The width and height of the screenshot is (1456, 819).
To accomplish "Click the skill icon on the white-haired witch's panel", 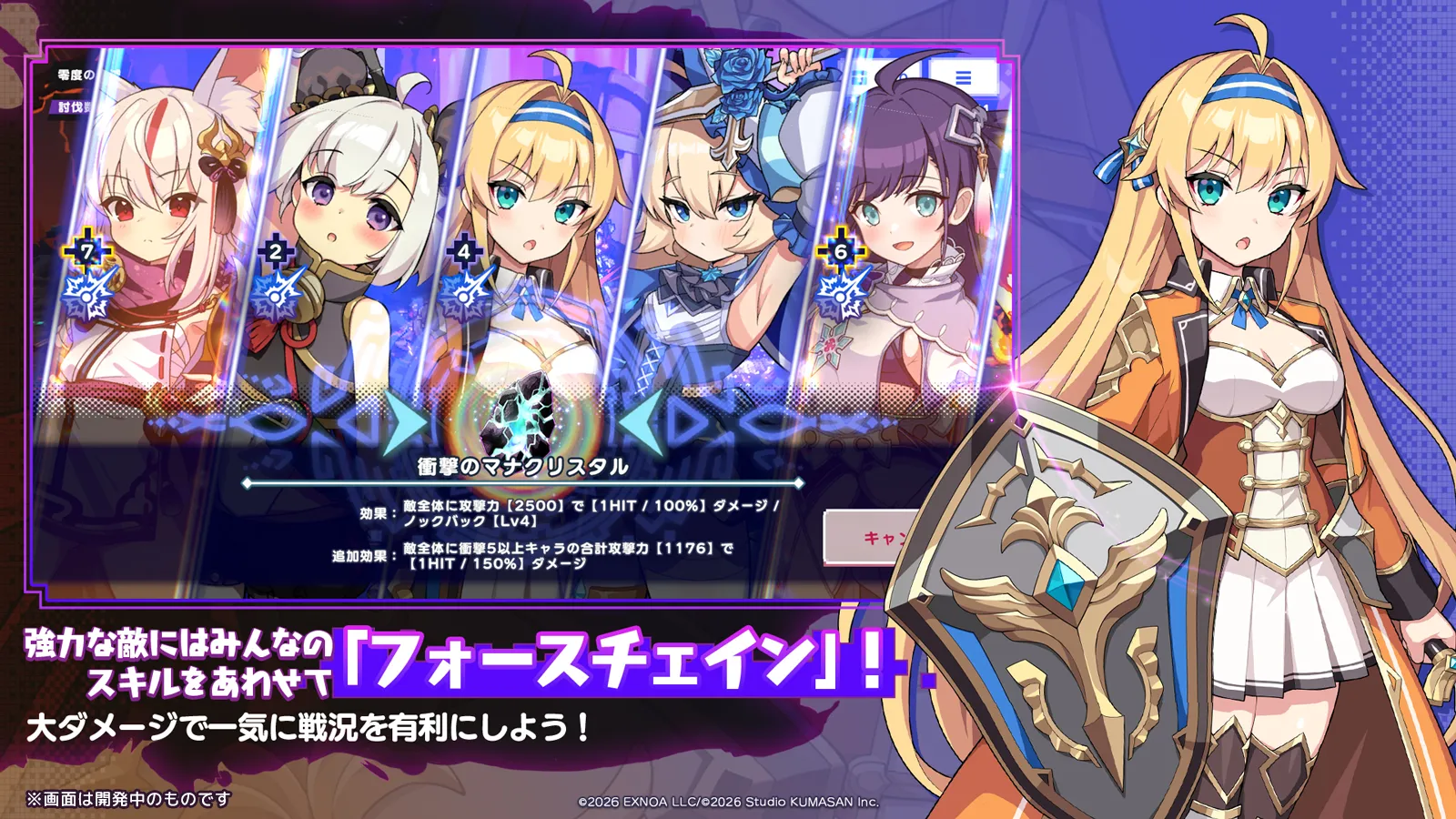I will click(x=276, y=296).
